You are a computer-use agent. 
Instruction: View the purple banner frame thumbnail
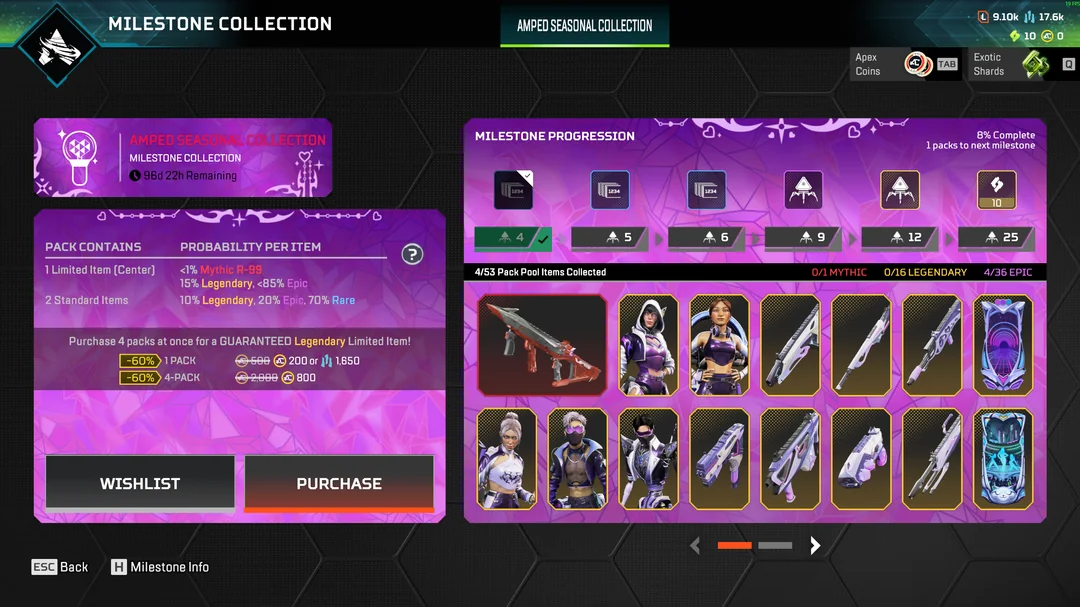tap(1003, 344)
